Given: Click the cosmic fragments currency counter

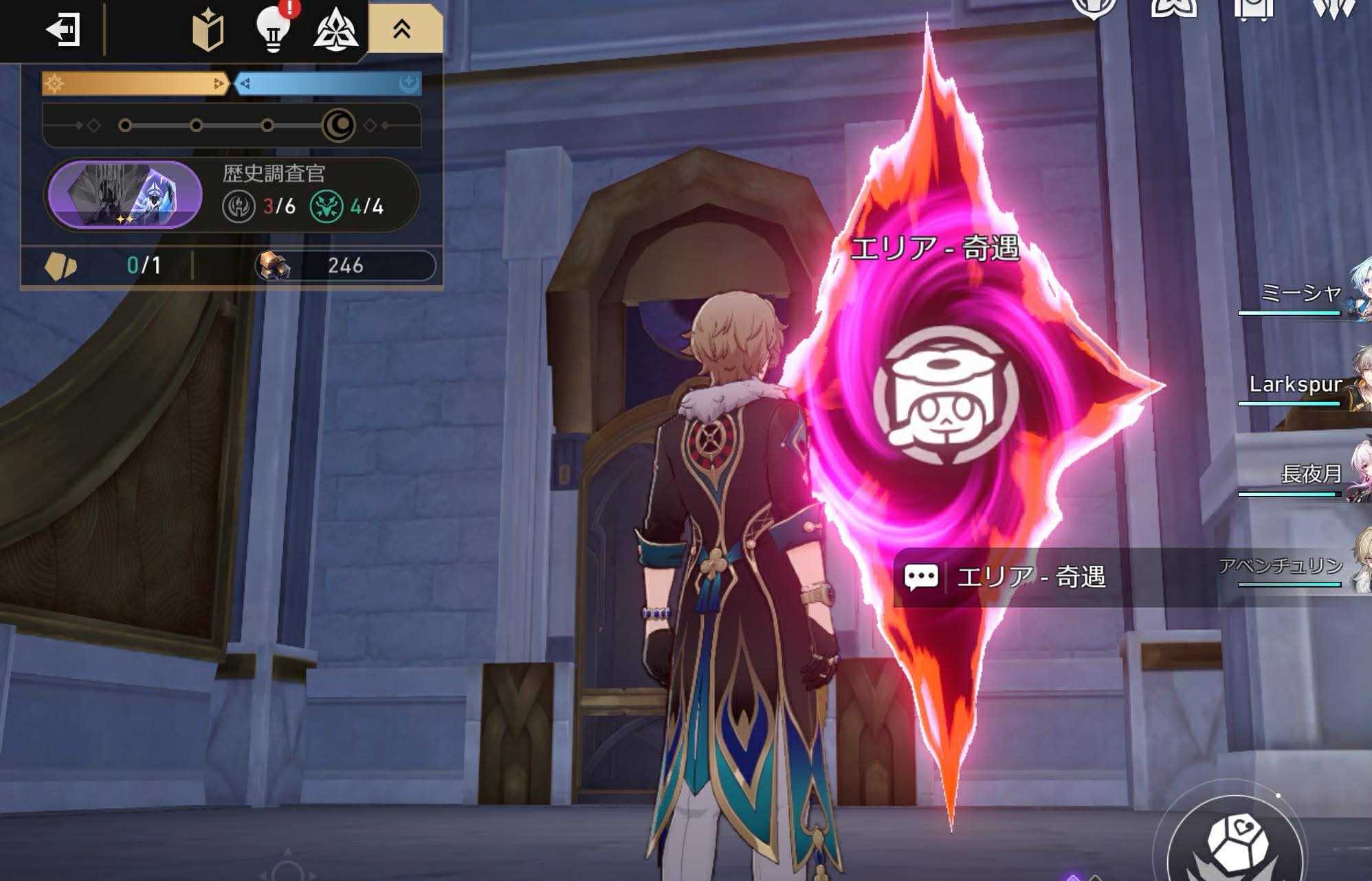Looking at the screenshot, I should 346,266.
